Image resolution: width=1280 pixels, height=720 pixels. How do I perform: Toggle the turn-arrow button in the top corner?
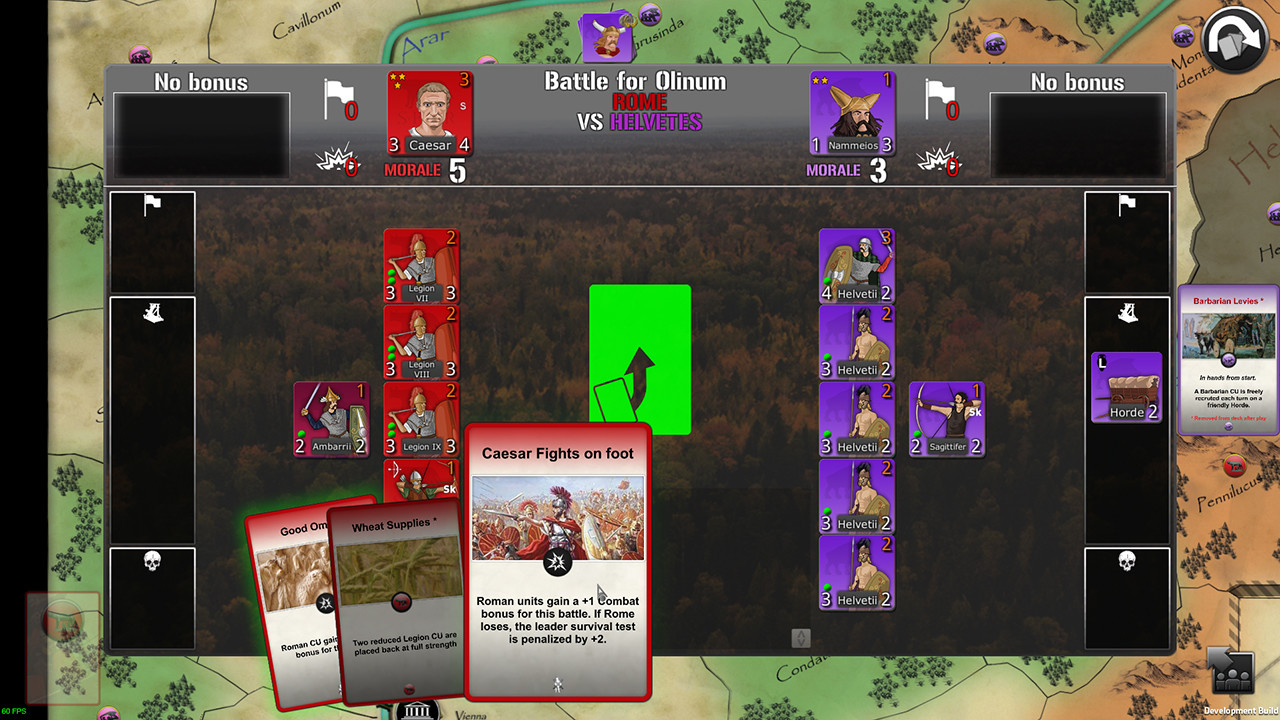click(x=1235, y=38)
